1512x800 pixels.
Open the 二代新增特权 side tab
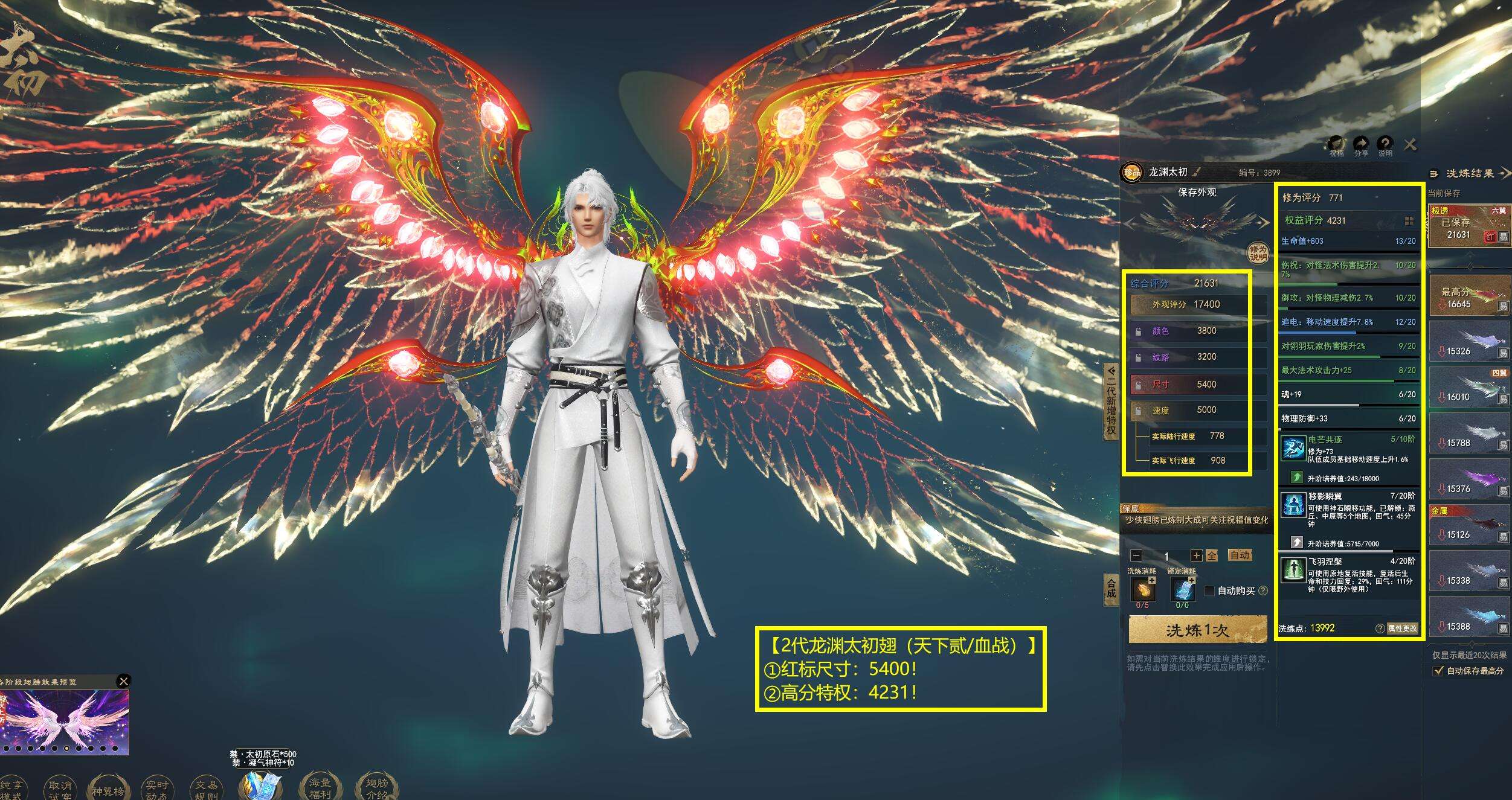(x=1111, y=399)
